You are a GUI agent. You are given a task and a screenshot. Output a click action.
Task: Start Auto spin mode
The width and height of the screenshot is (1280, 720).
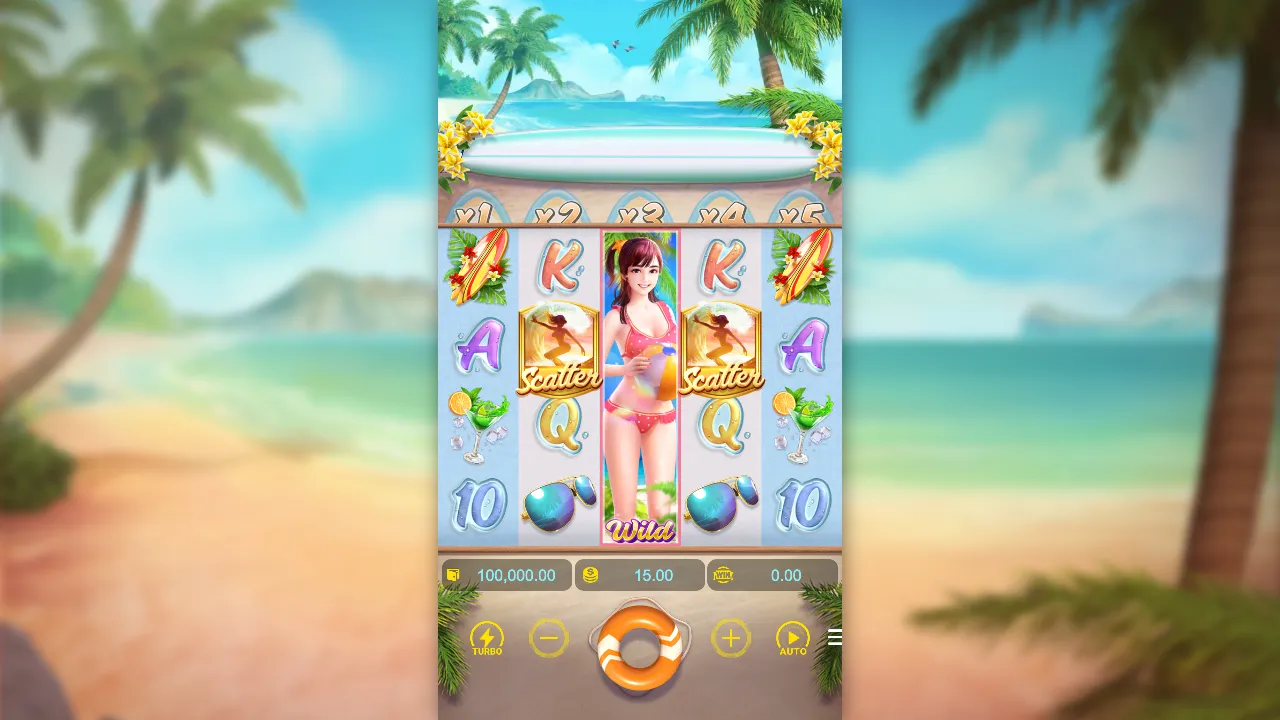792,637
